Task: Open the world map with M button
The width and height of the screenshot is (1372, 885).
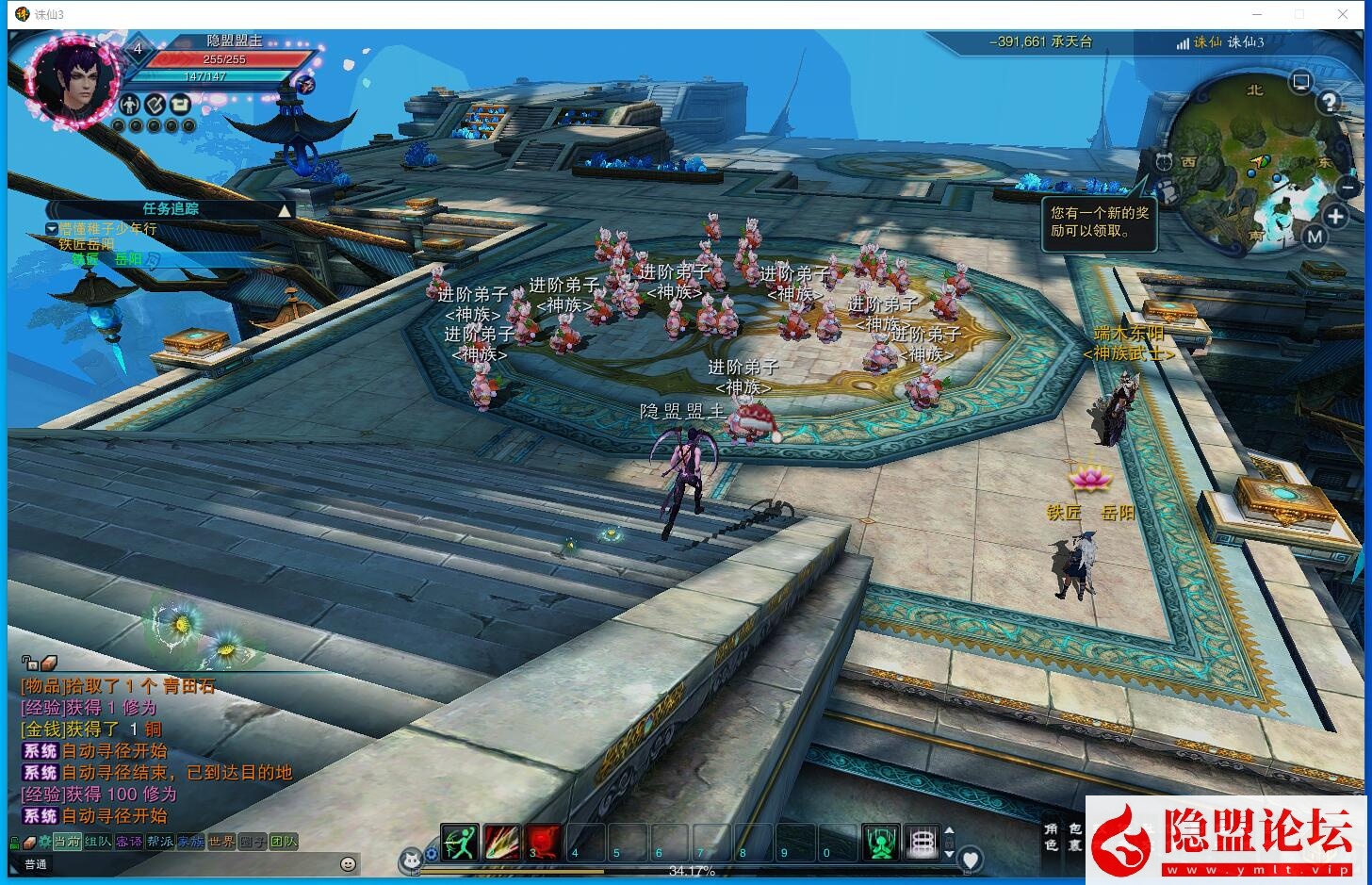Action: coord(1315,238)
